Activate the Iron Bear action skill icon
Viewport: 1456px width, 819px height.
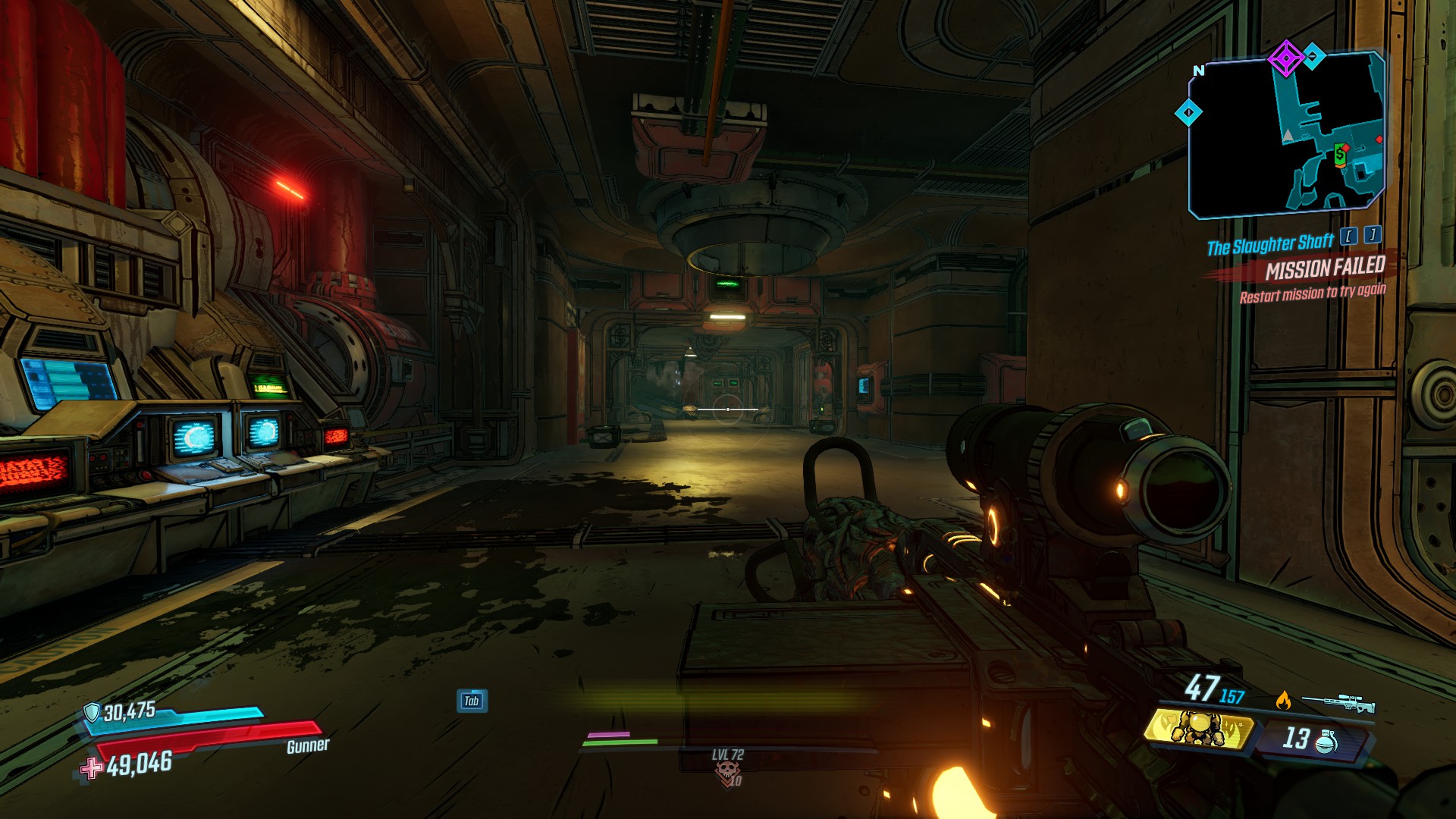tap(1198, 730)
